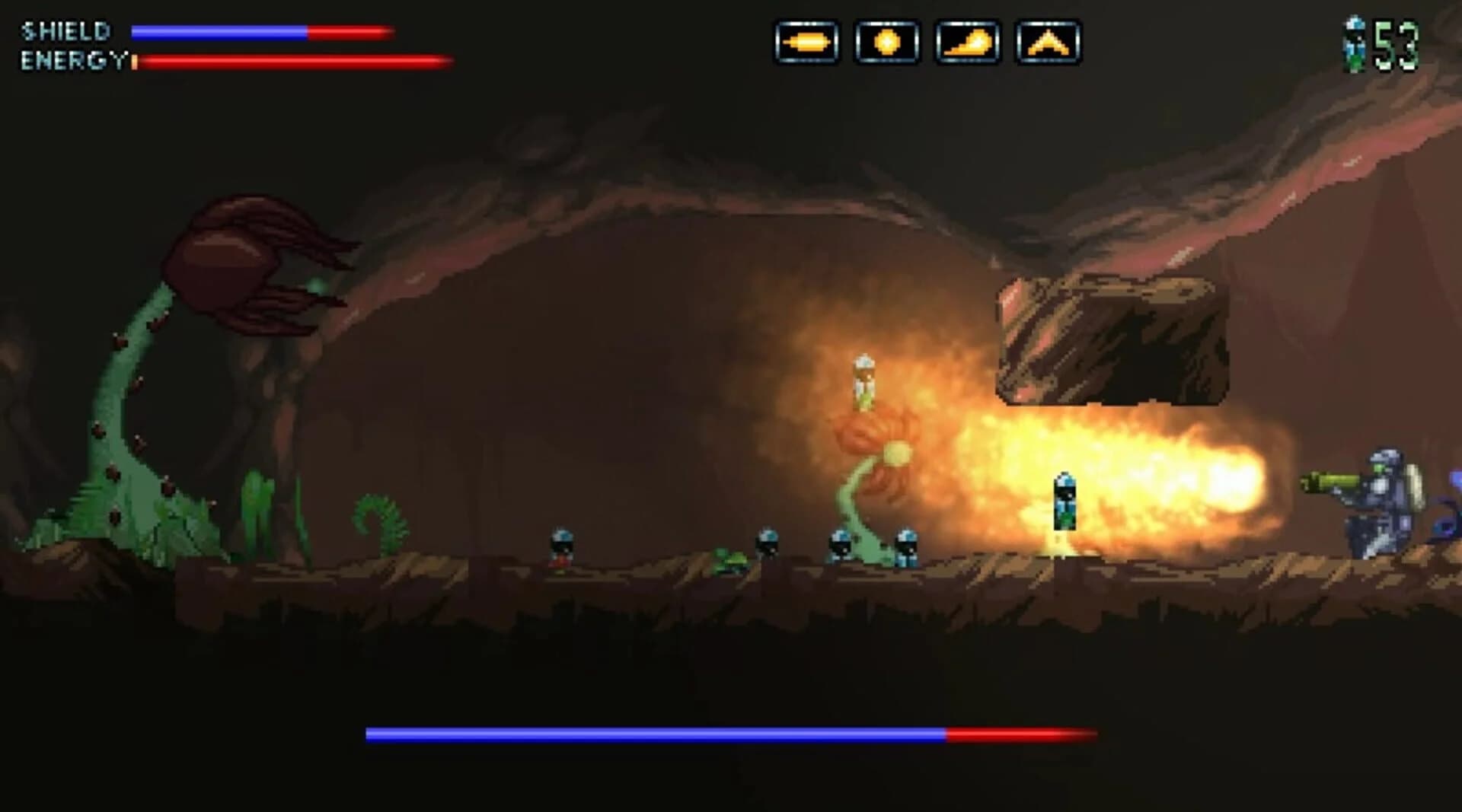Click the boss health bar at bottom
The height and width of the screenshot is (812, 1462).
tap(731, 734)
